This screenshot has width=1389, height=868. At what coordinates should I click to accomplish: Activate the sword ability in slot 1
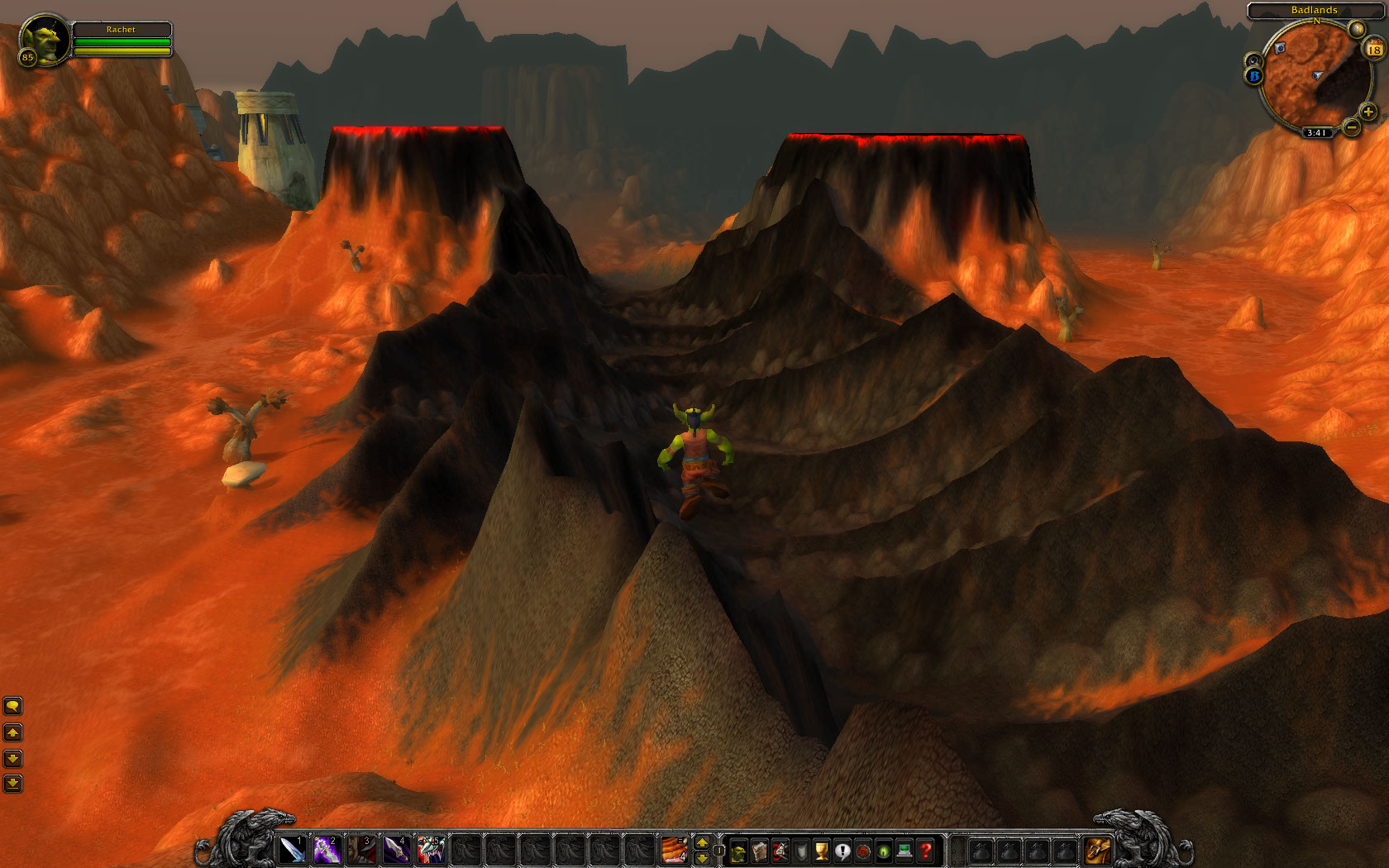click(x=292, y=850)
